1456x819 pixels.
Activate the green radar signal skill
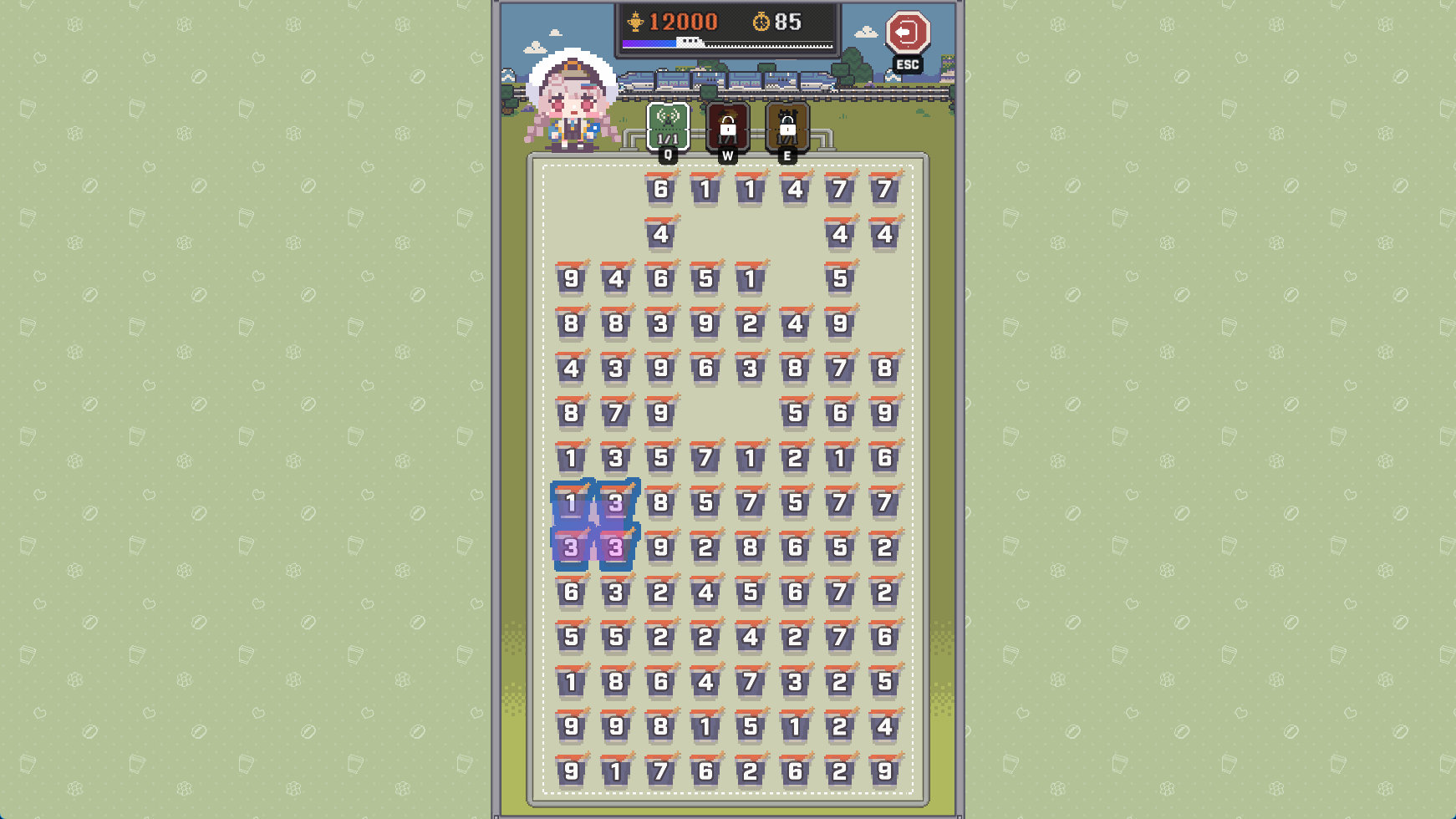point(668,126)
